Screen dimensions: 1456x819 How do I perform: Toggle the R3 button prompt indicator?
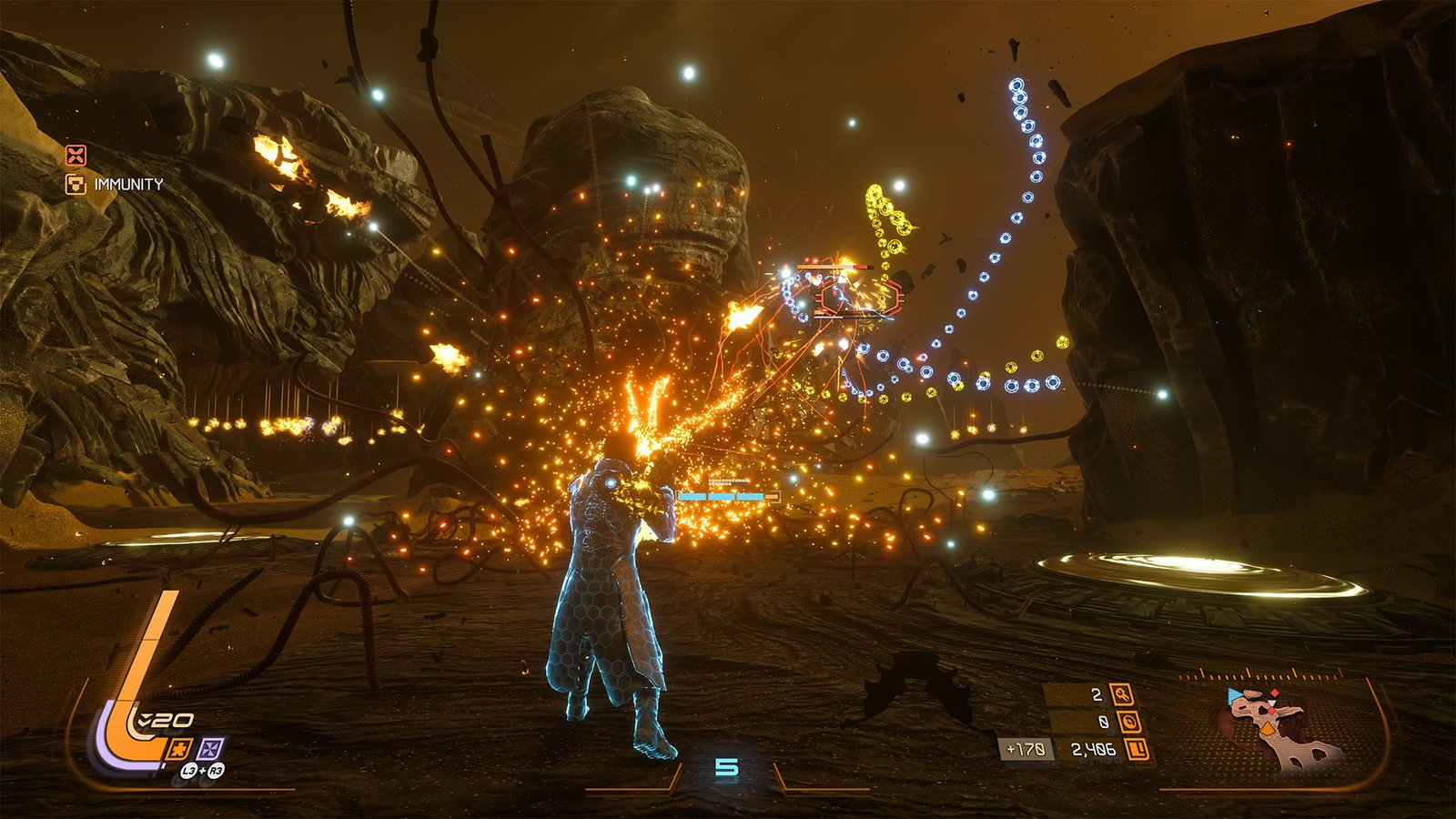pos(216,771)
